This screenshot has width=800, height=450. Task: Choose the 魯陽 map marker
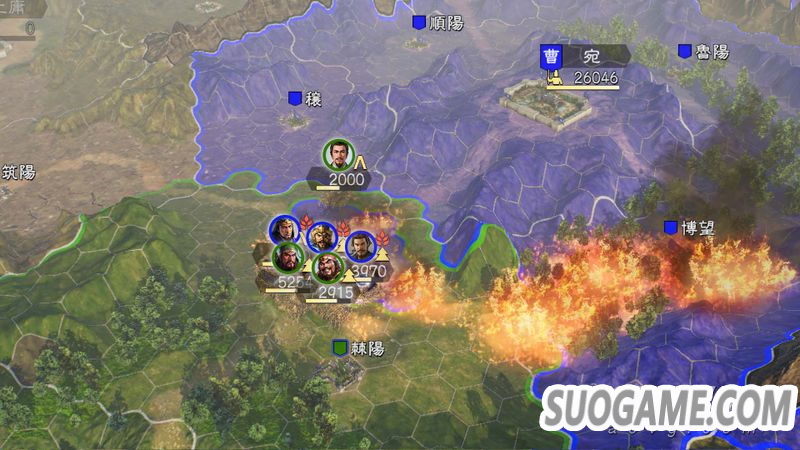(685, 51)
